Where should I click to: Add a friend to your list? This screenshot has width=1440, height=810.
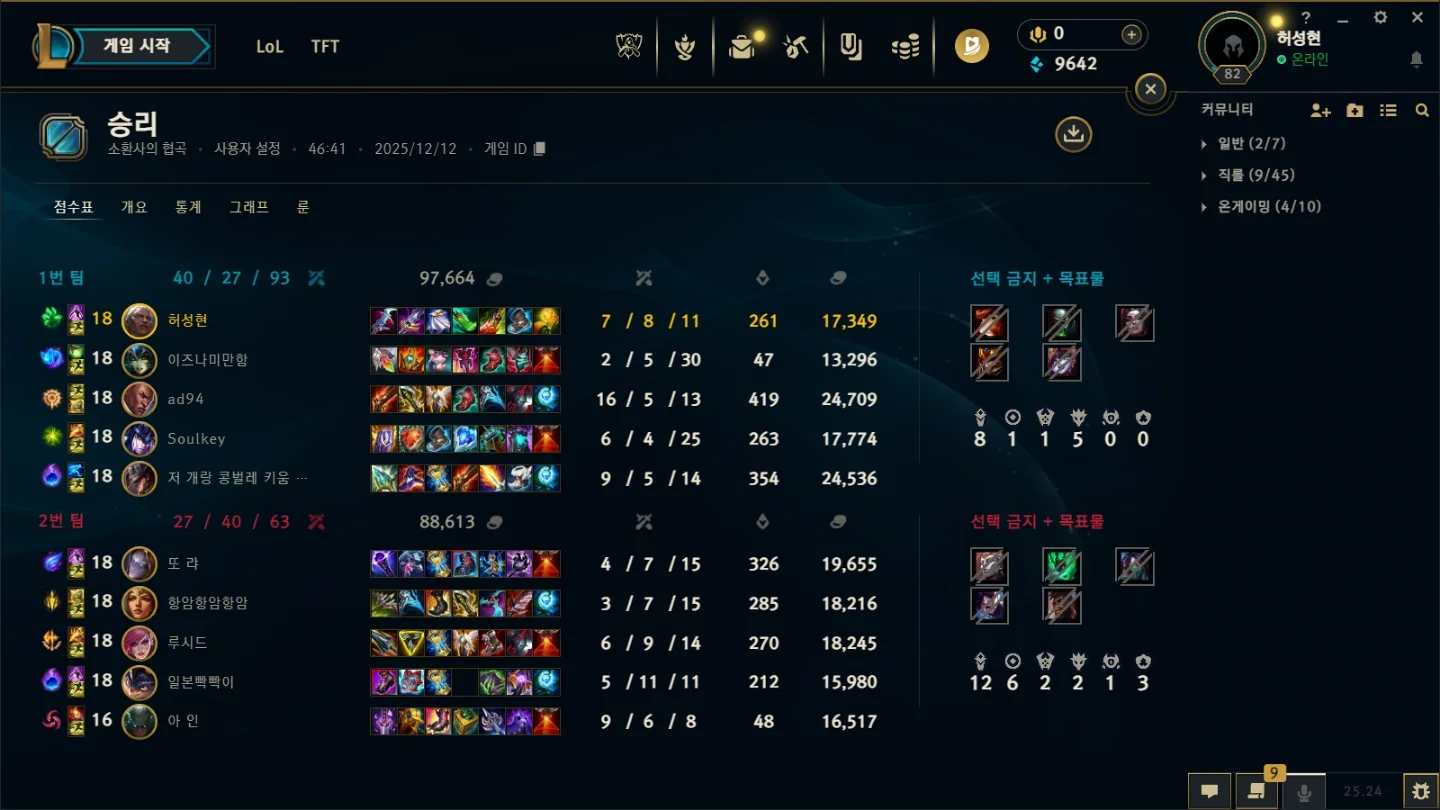(x=1320, y=110)
